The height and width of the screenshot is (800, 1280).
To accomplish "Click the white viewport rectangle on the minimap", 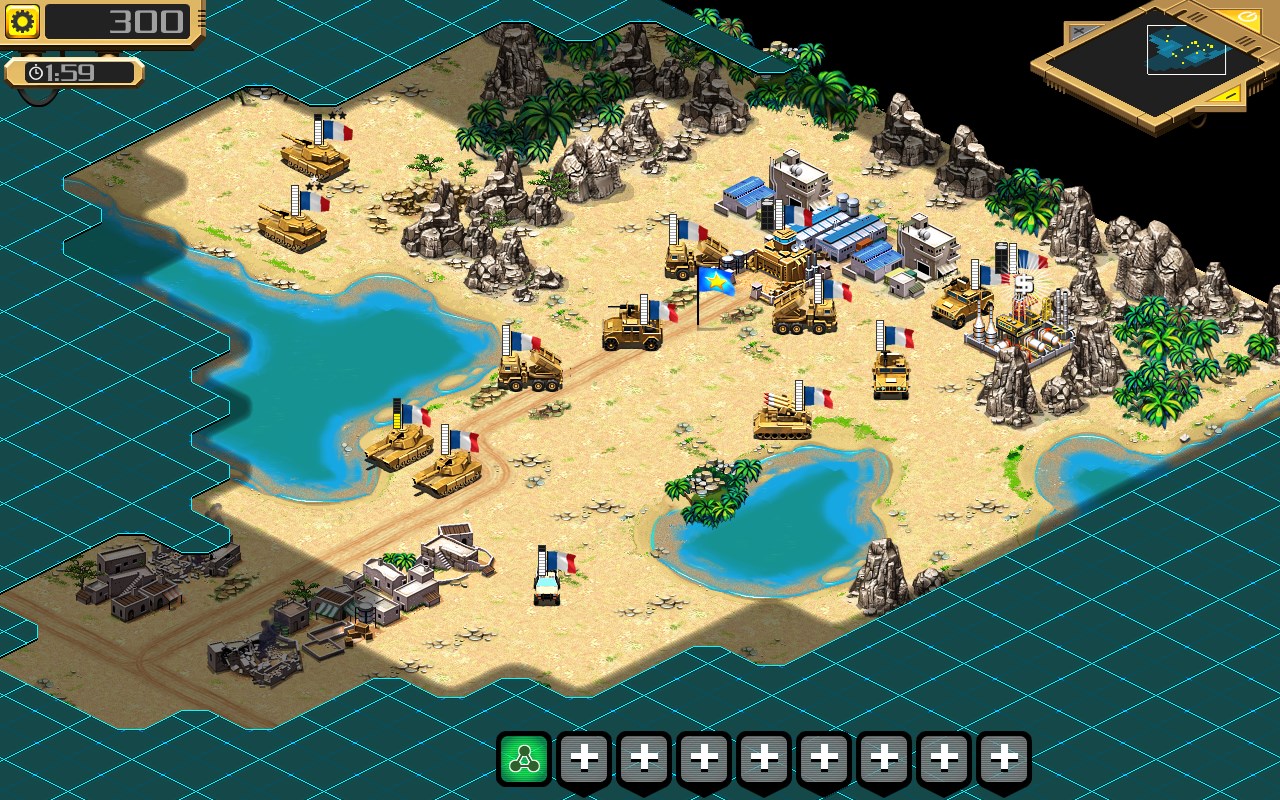I will coord(1186,49).
